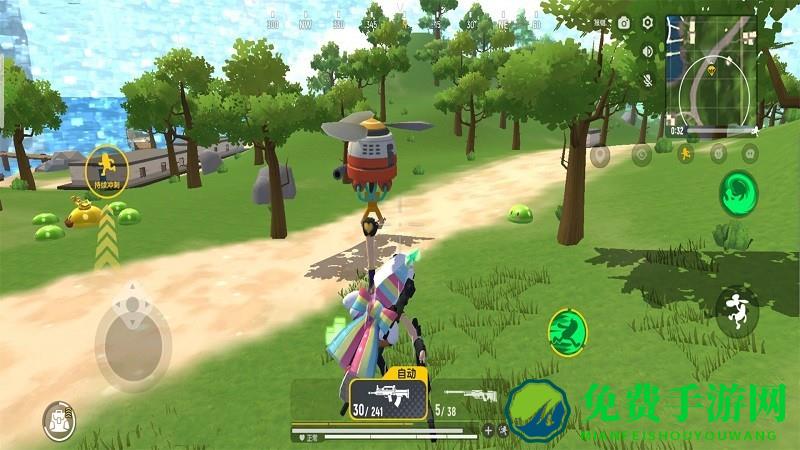Image resolution: width=800 pixels, height=450 pixels.
Task: Tap the green running figure action button
Action: pos(567,329)
